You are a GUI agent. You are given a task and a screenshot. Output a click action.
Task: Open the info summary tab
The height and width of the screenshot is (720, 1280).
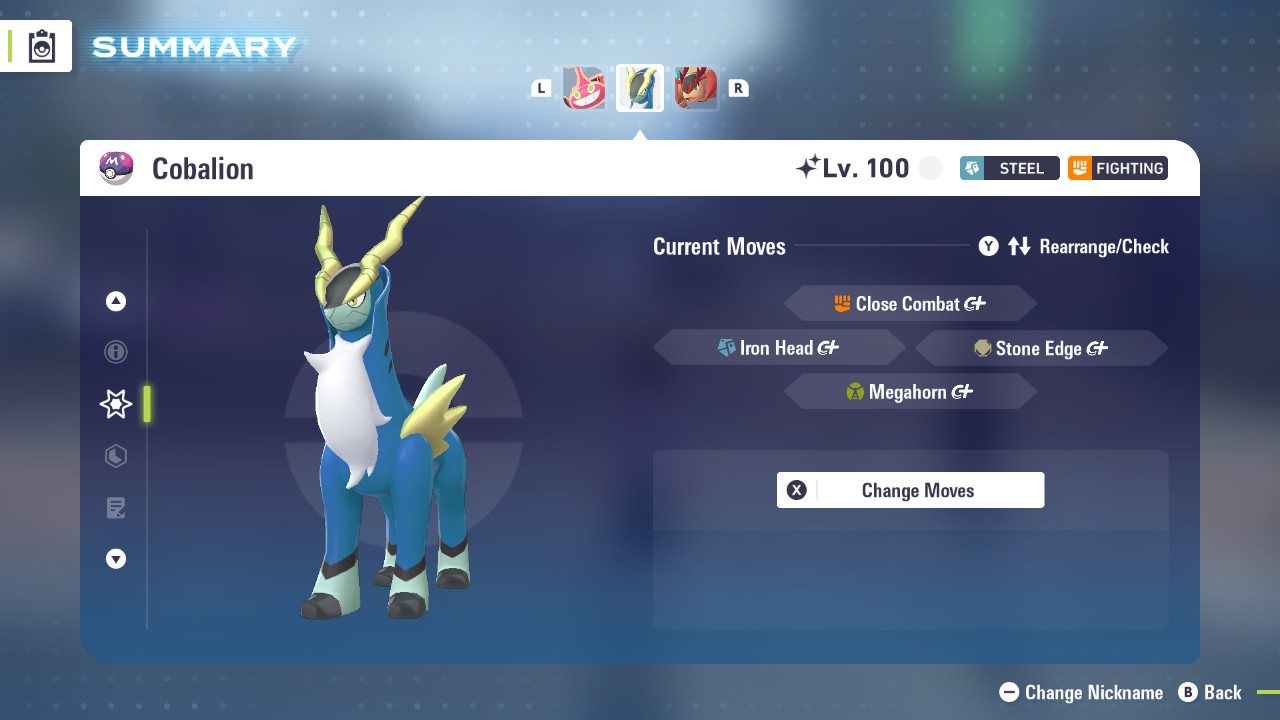pyautogui.click(x=116, y=352)
